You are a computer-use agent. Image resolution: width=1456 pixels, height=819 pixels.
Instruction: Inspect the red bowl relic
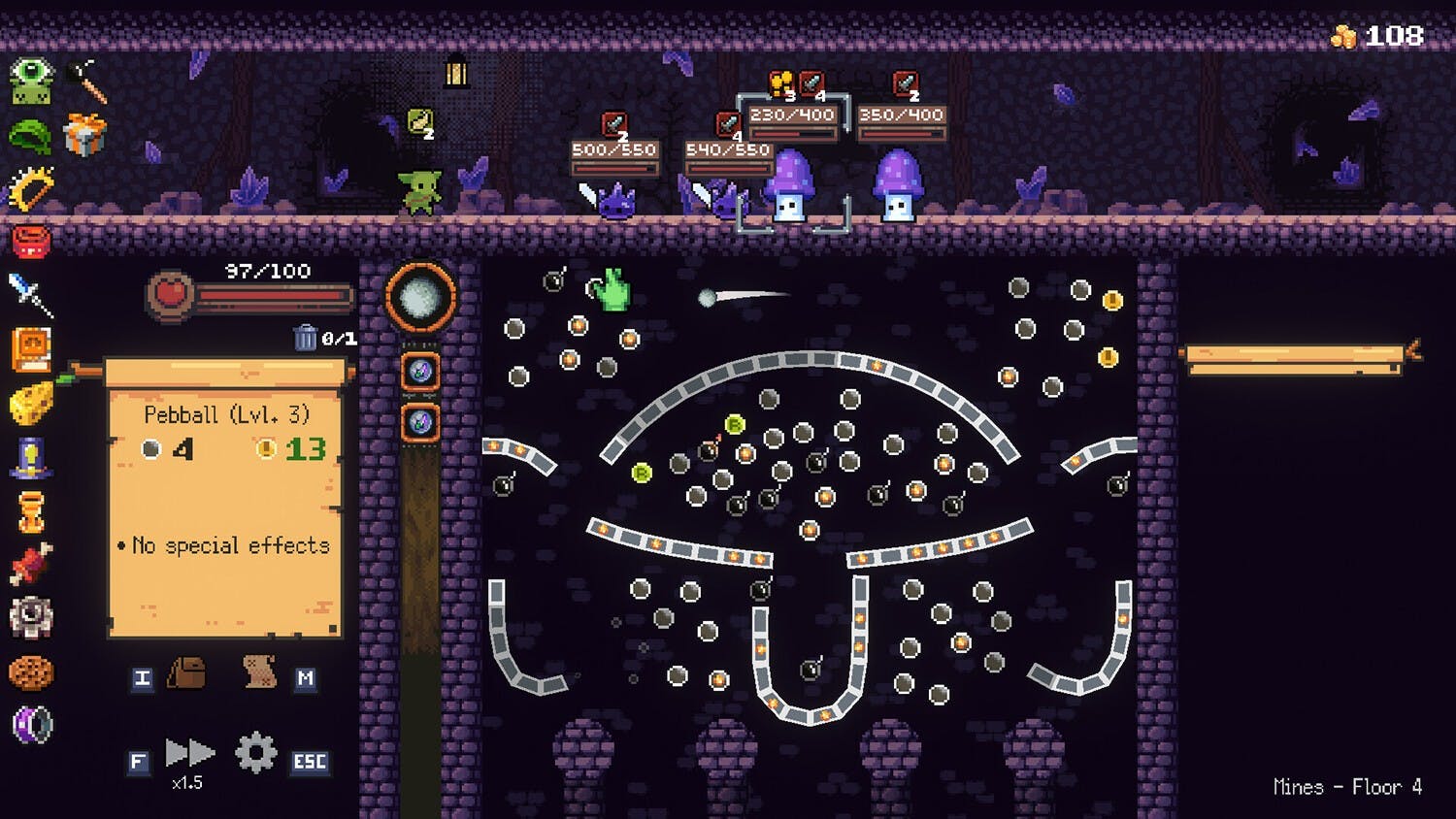(30, 241)
